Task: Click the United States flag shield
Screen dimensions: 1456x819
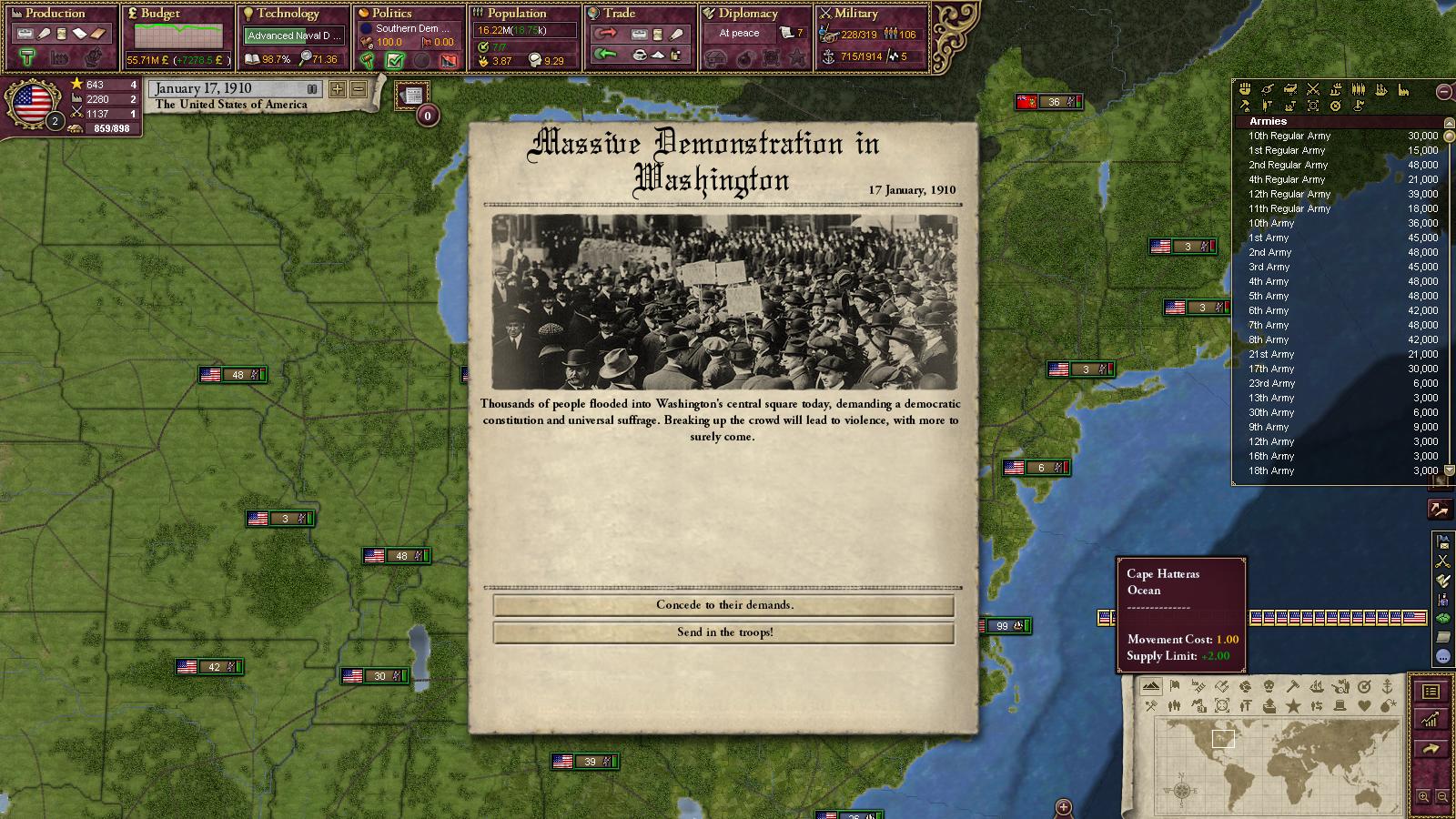Action: (33, 103)
